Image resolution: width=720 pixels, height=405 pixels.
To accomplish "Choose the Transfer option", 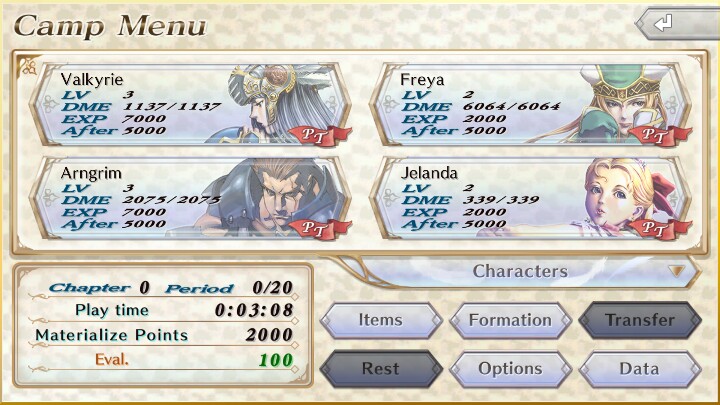I will pos(639,320).
